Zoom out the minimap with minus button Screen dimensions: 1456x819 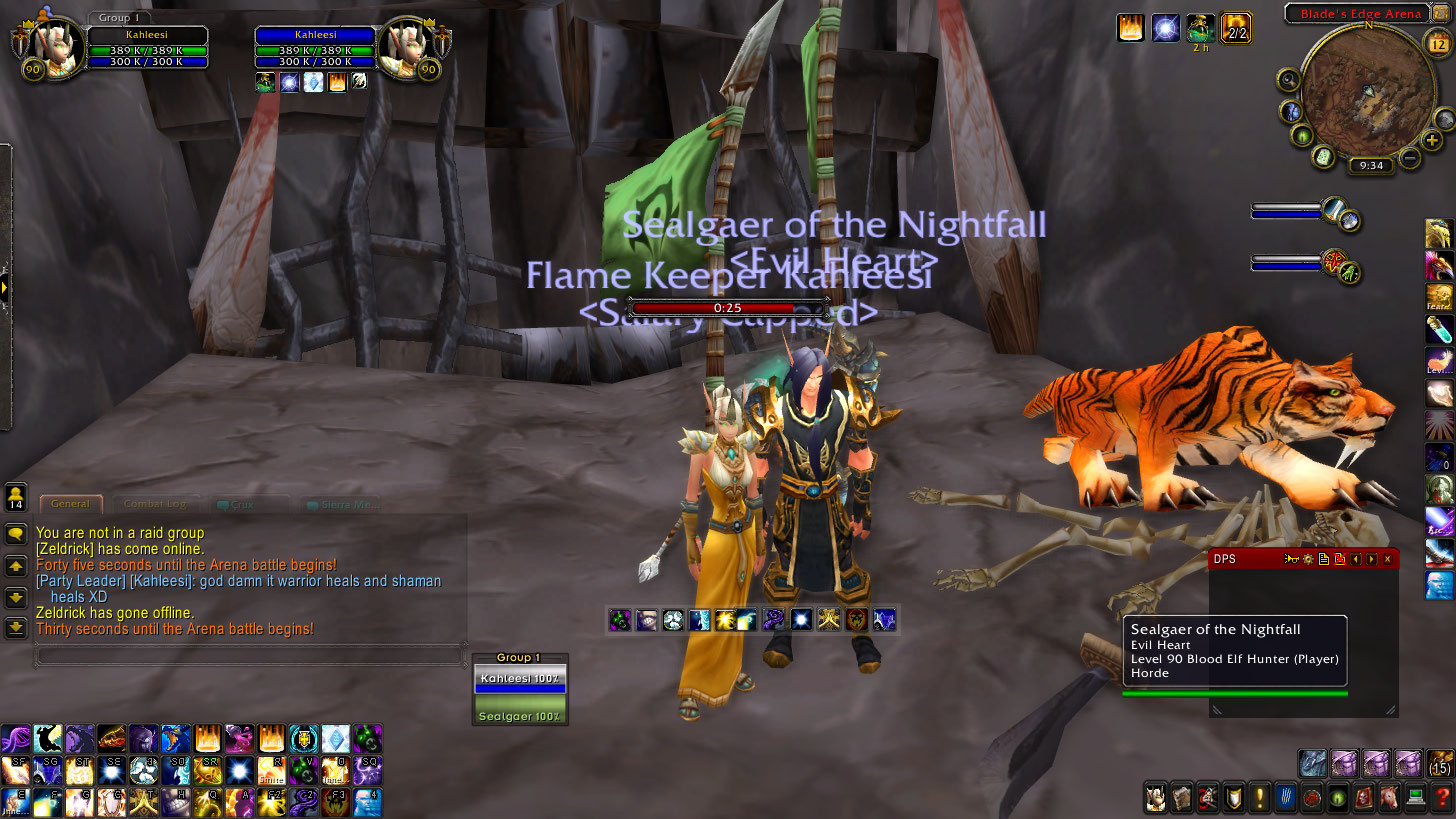(x=1410, y=157)
